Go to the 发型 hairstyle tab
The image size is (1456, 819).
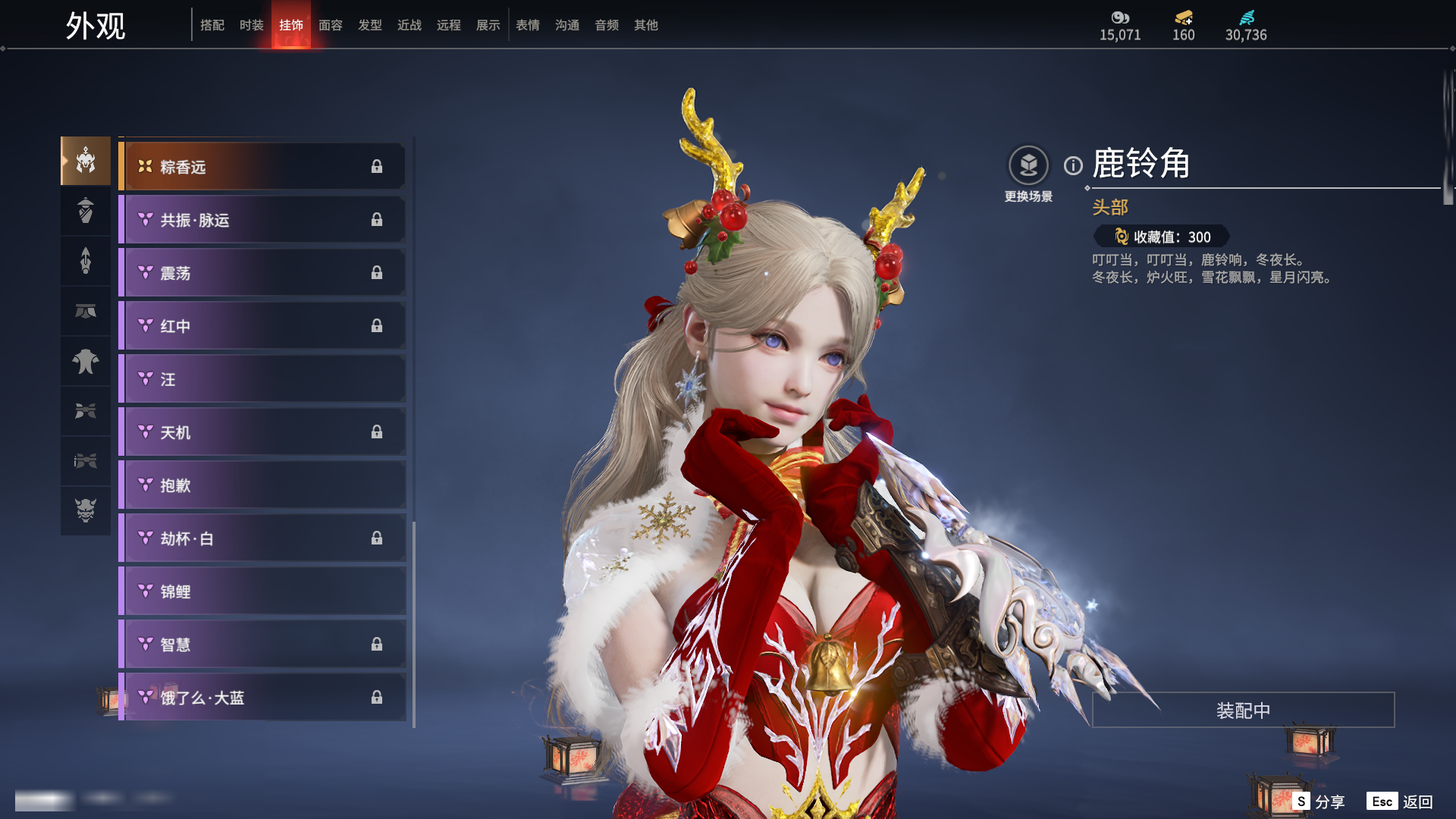(x=370, y=25)
